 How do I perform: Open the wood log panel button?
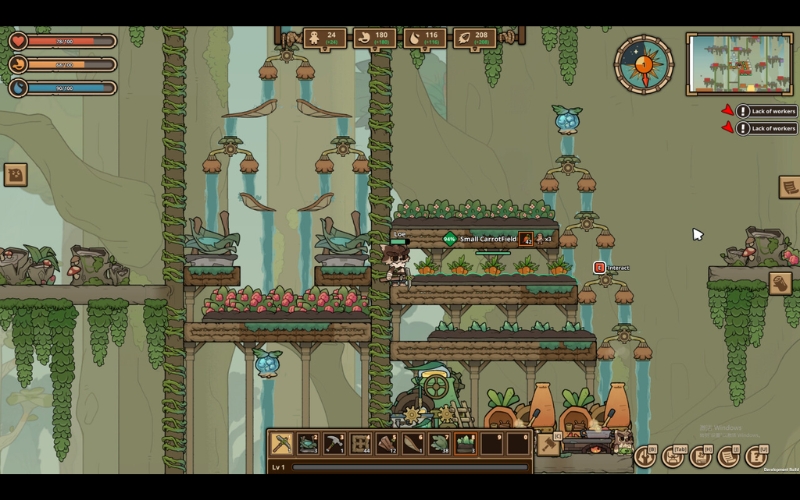(780, 283)
